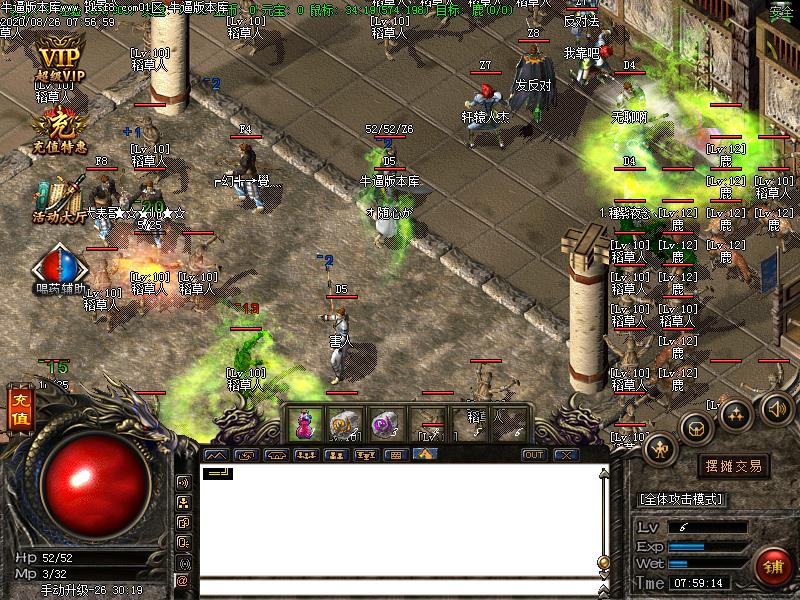Viewport: 800px width, 600px height.
Task: Click the OUT button above the chat
Action: point(534,454)
